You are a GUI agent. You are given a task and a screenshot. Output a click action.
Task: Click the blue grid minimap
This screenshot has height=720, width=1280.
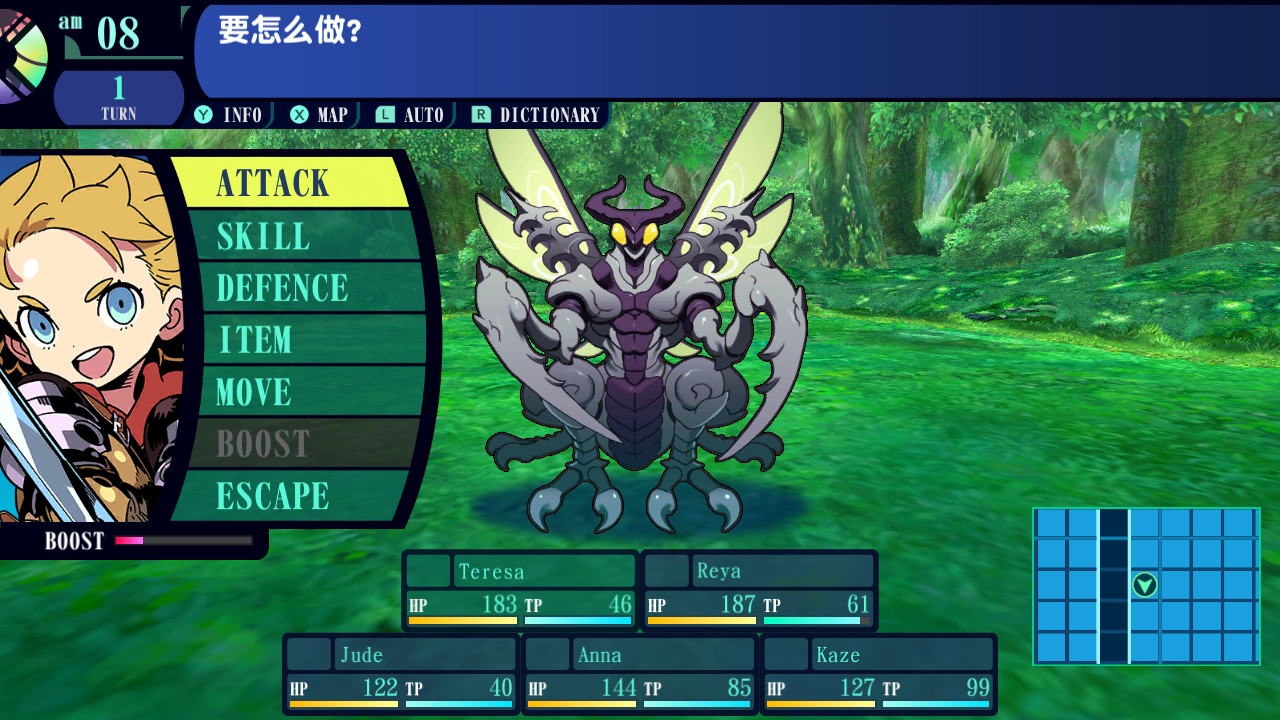(1146, 586)
